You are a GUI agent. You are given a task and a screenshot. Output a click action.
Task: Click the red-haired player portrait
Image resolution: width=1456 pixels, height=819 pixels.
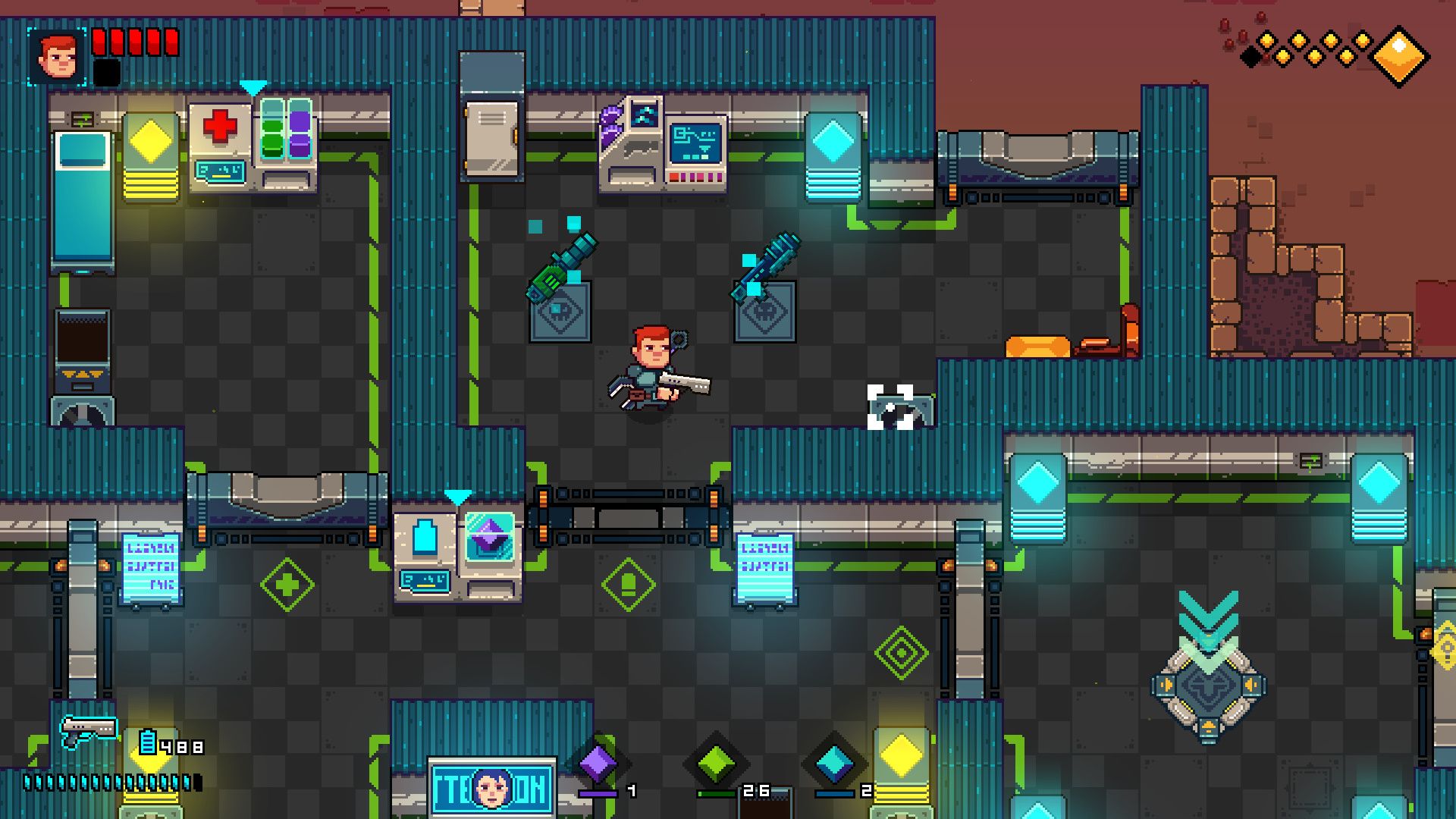[x=57, y=56]
